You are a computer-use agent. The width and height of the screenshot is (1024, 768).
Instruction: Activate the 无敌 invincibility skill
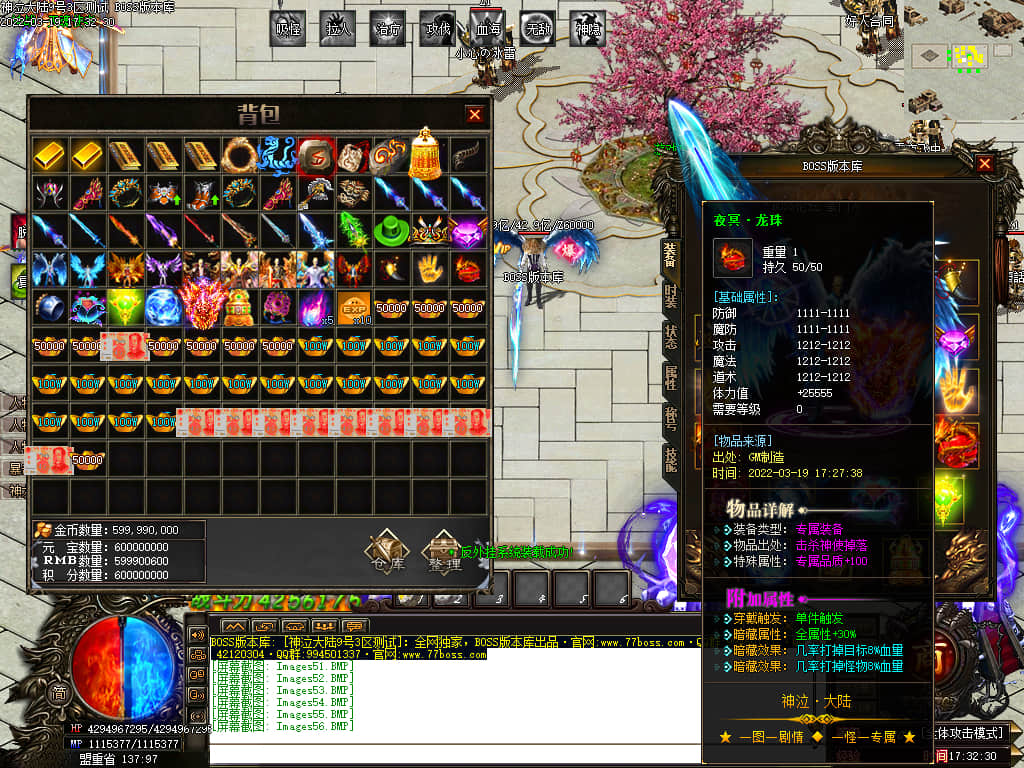click(538, 29)
